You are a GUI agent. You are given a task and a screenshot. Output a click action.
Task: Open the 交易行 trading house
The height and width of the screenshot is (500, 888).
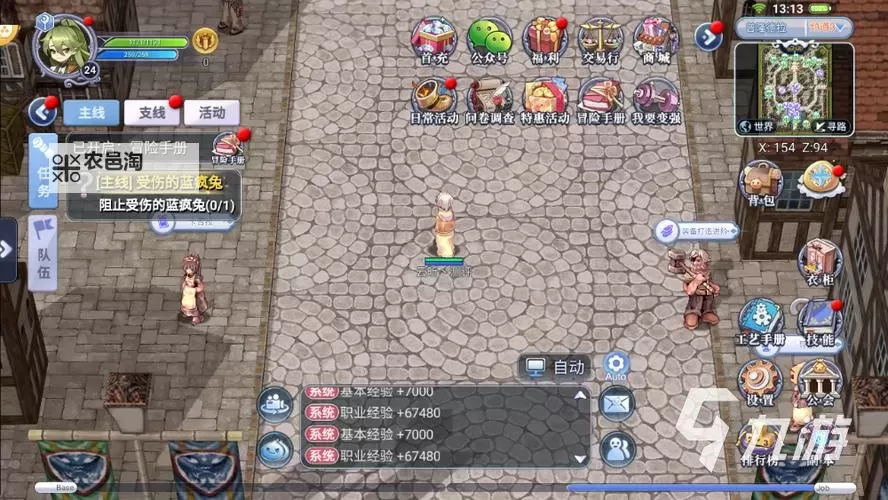(600, 39)
